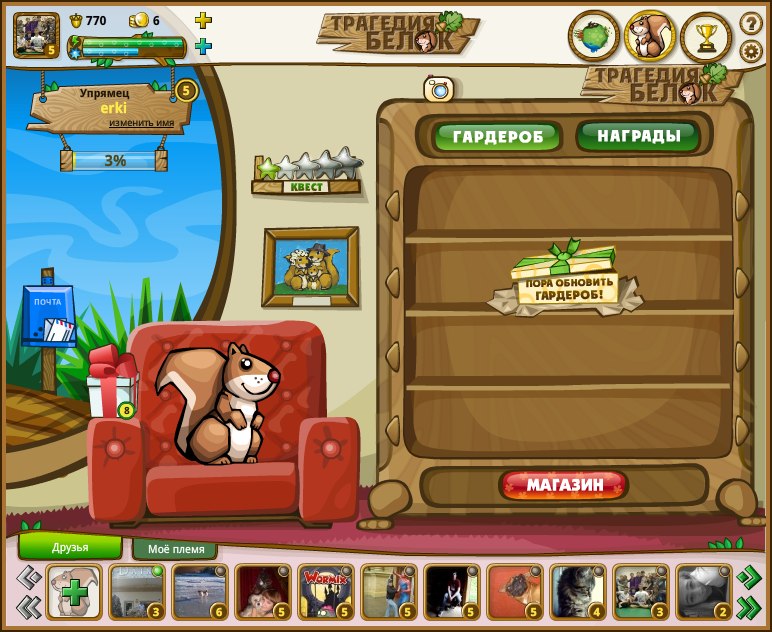
Task: Click your player avatar portrait
Action: click(35, 34)
